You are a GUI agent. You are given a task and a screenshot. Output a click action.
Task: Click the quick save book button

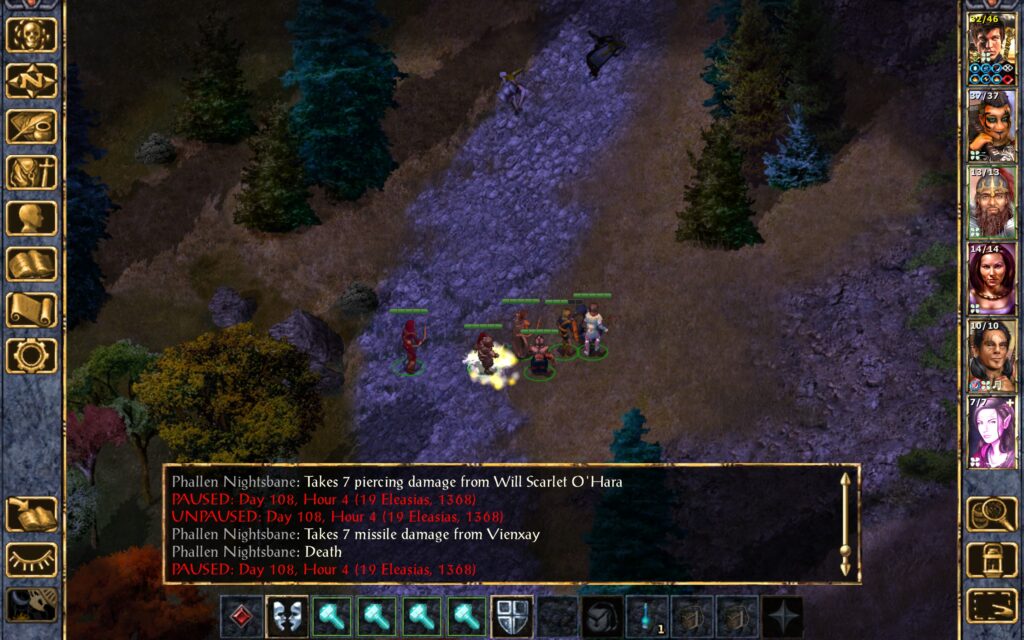32,514
